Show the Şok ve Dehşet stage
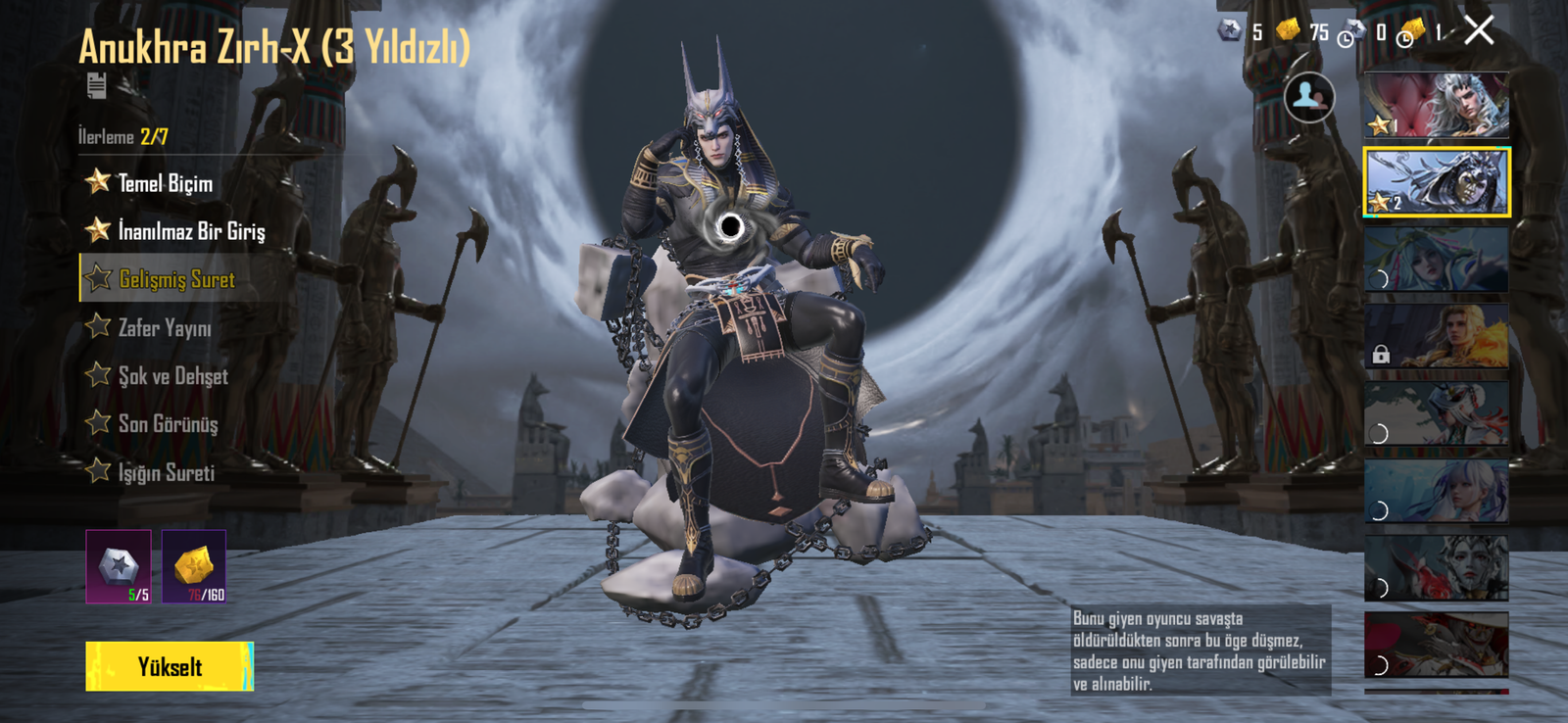This screenshot has width=1568, height=723. [x=172, y=376]
